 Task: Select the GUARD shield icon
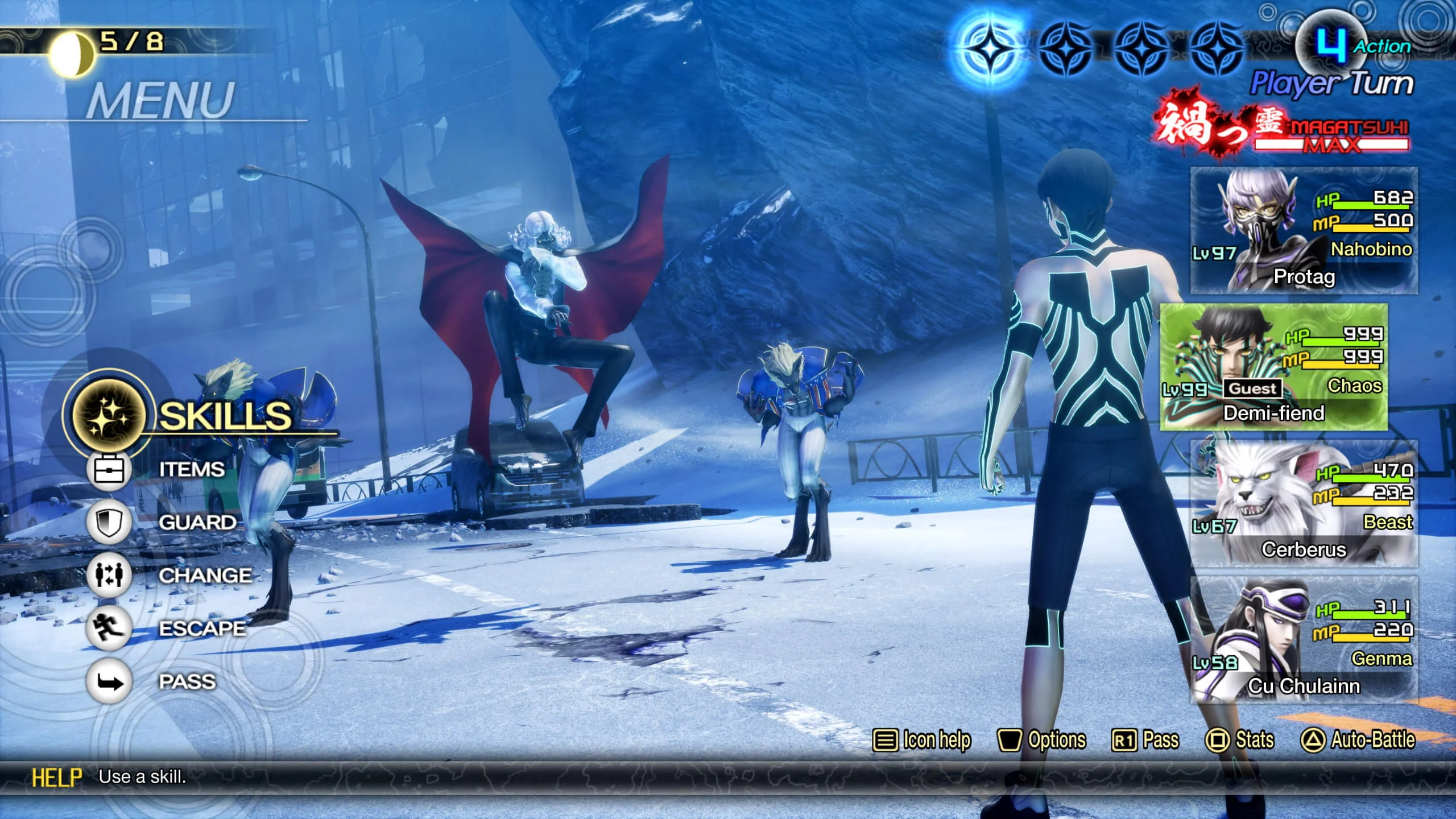pos(109,522)
